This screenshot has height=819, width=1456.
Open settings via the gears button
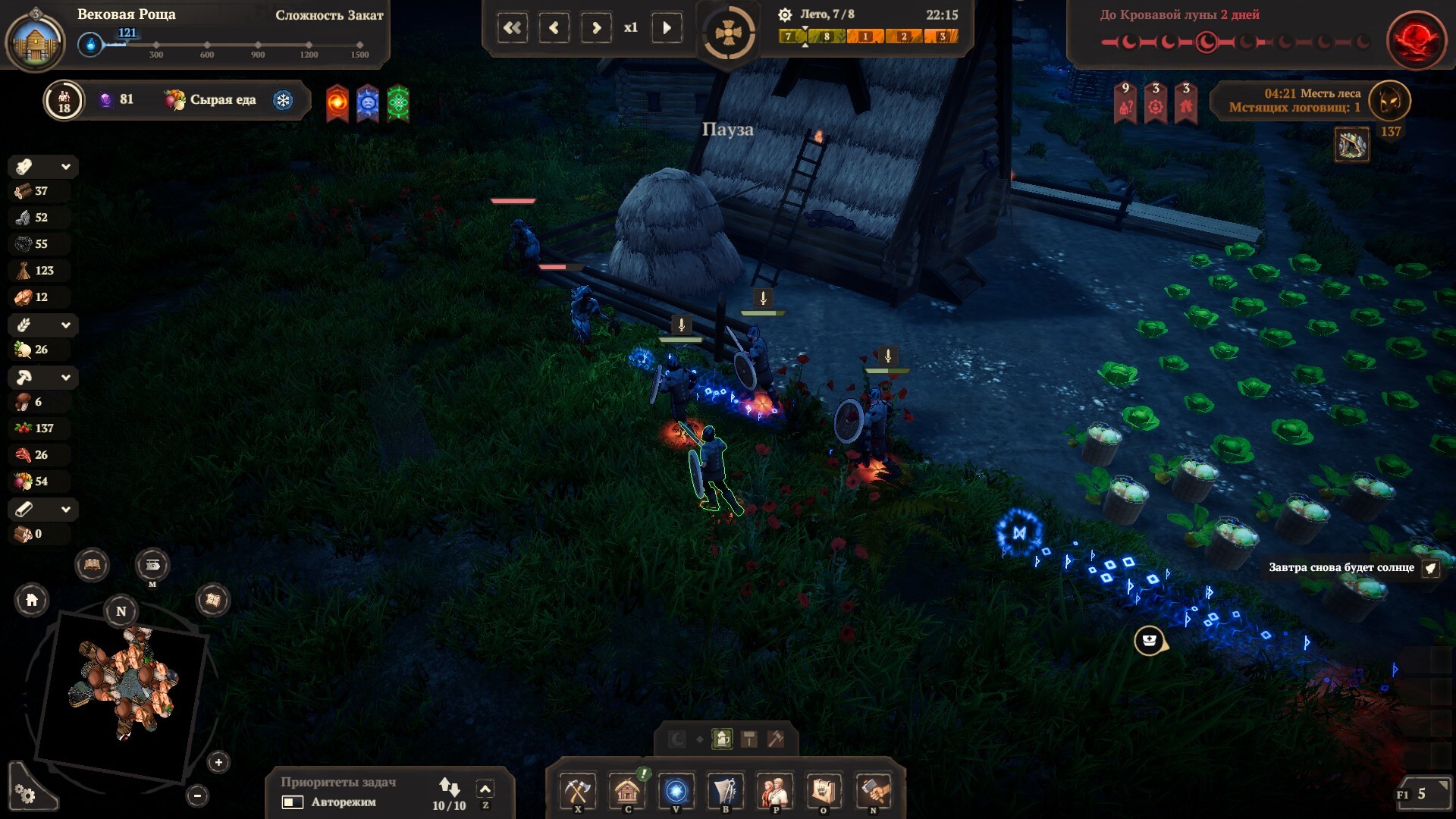coord(26,794)
